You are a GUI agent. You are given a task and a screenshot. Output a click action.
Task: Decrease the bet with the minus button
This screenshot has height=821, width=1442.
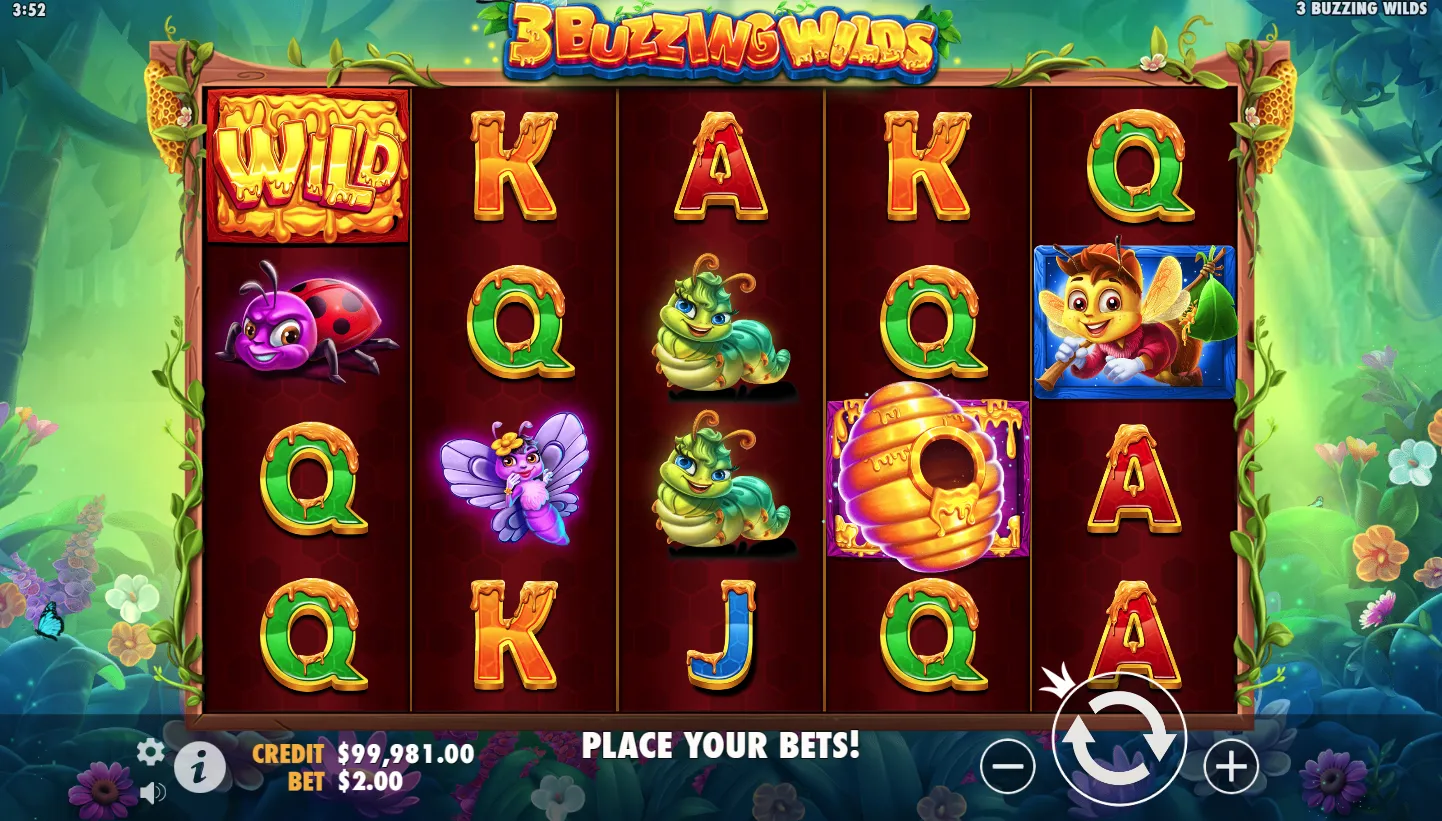point(1007,767)
